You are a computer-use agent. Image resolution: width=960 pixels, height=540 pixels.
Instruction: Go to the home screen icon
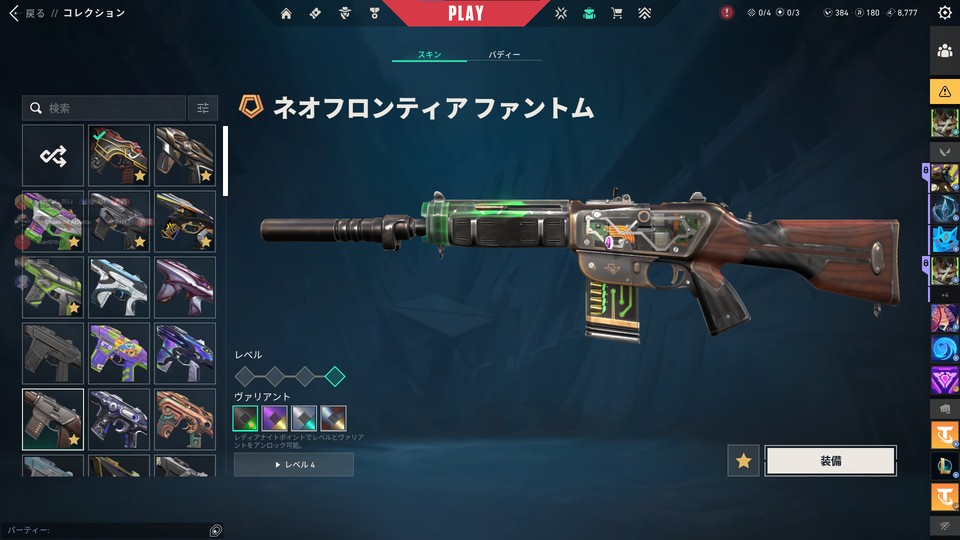tap(287, 13)
